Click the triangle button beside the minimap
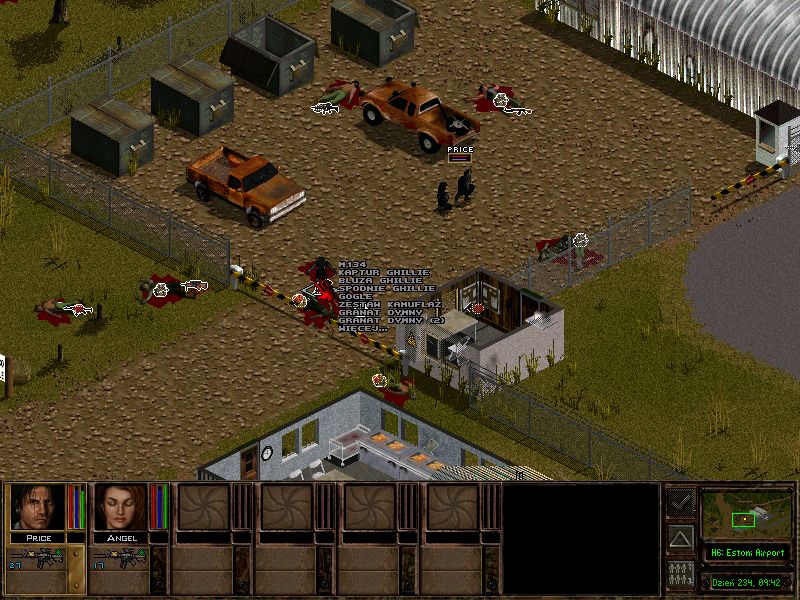The image size is (800, 600). pos(681,539)
